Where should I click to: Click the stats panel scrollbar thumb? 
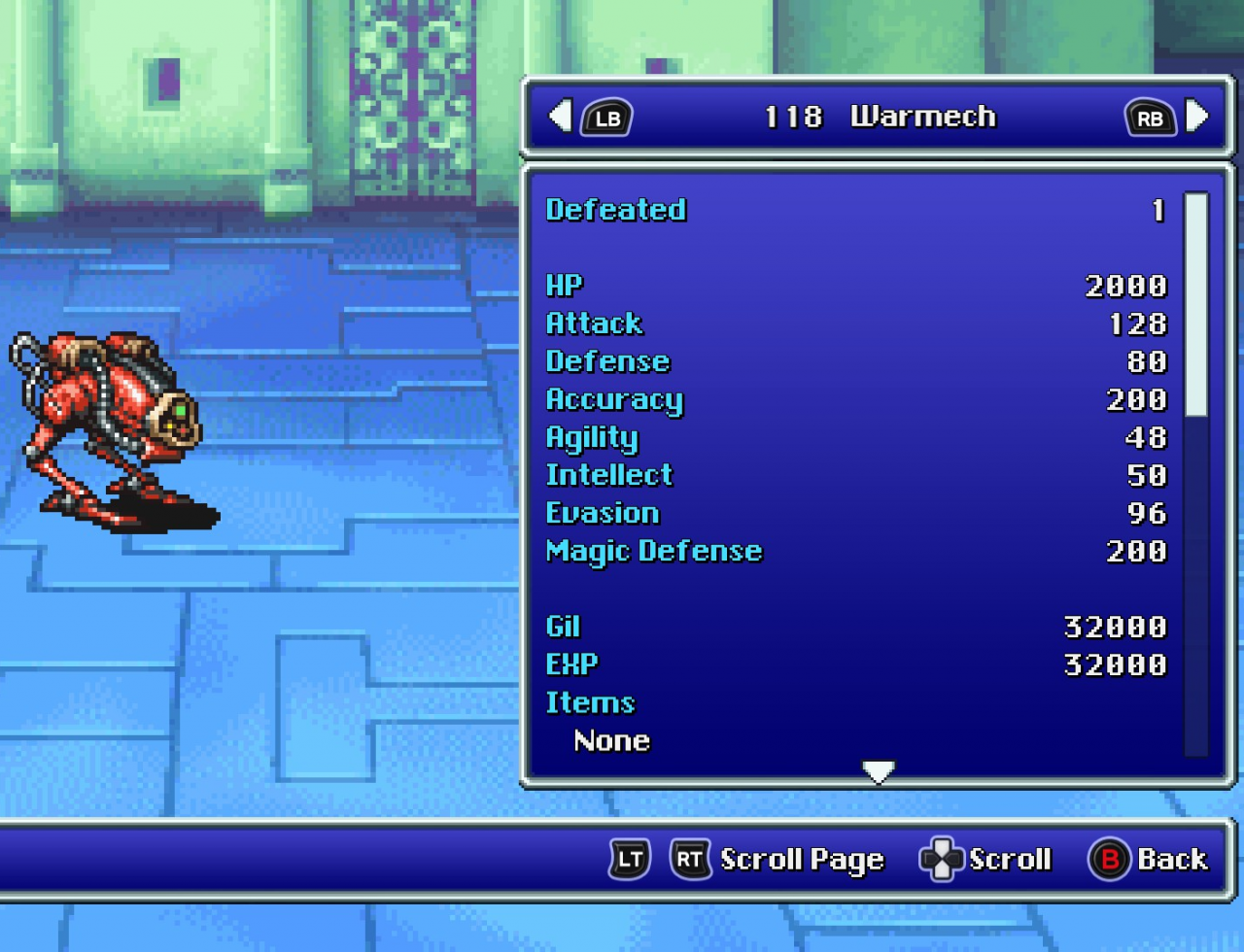(1196, 304)
